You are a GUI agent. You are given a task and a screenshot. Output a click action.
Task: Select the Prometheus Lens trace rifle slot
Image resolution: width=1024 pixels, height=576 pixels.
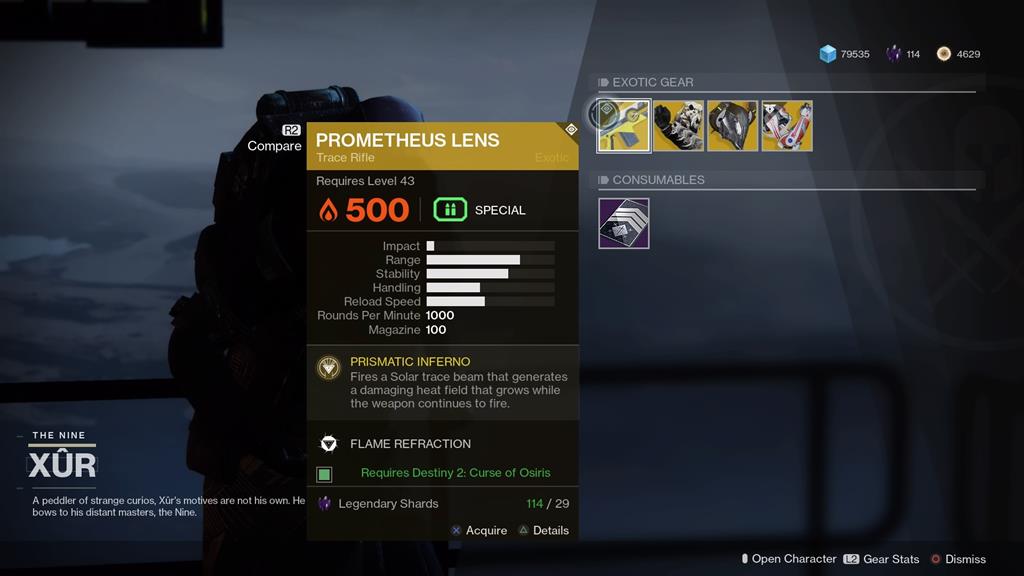click(x=625, y=126)
